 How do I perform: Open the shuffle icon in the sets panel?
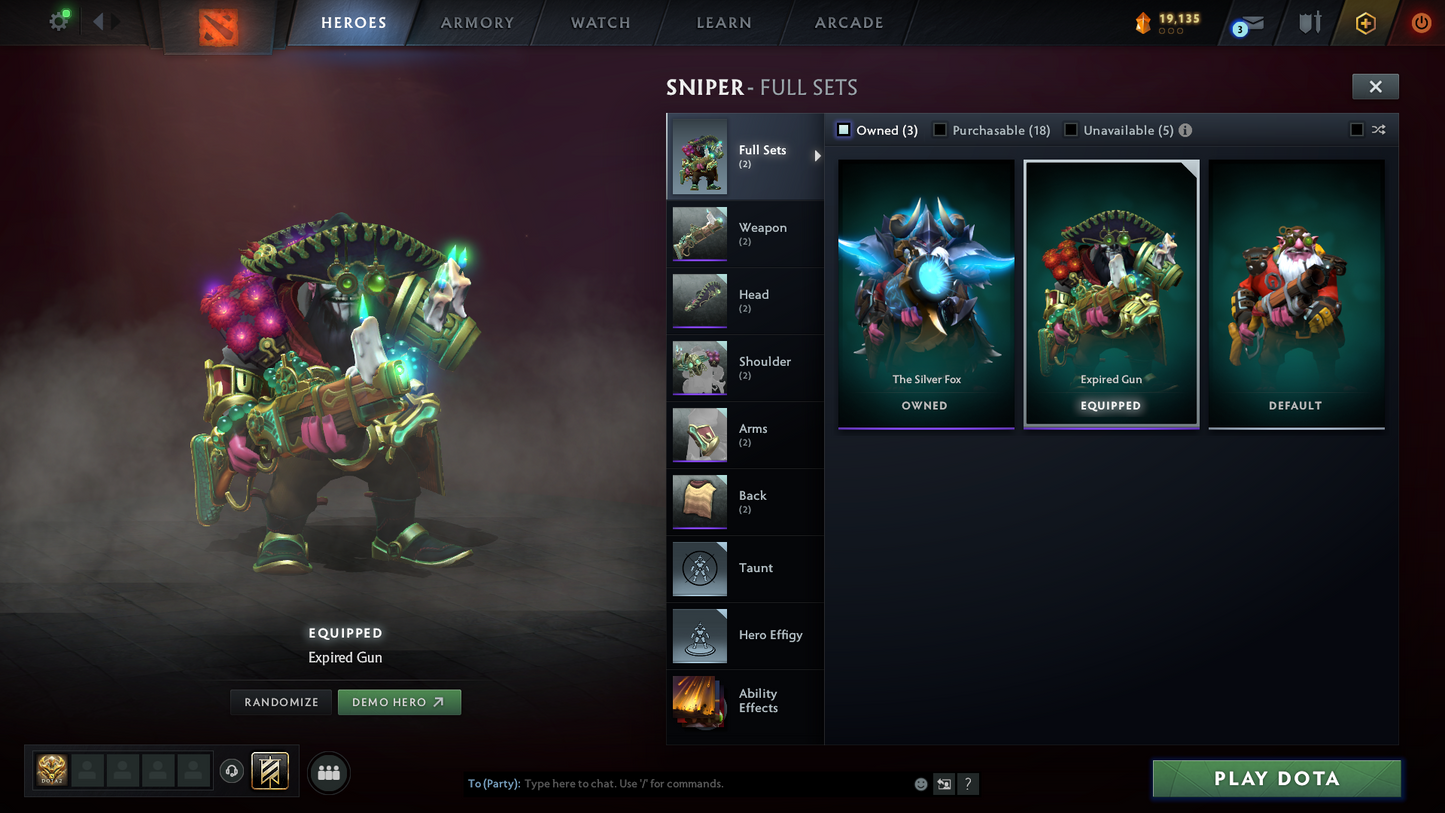tap(1378, 130)
